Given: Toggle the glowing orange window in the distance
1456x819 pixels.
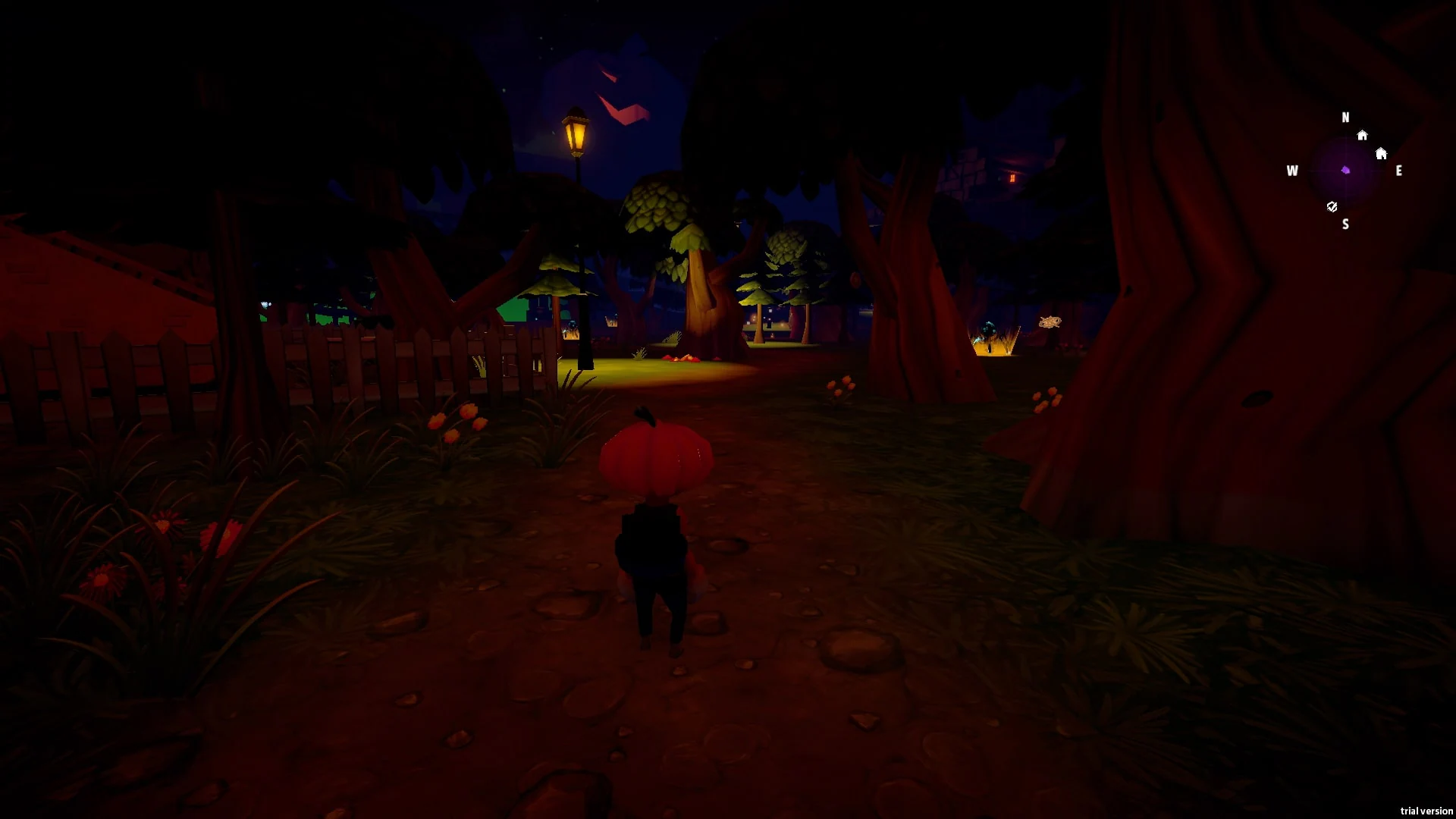Looking at the screenshot, I should click(x=1011, y=179).
